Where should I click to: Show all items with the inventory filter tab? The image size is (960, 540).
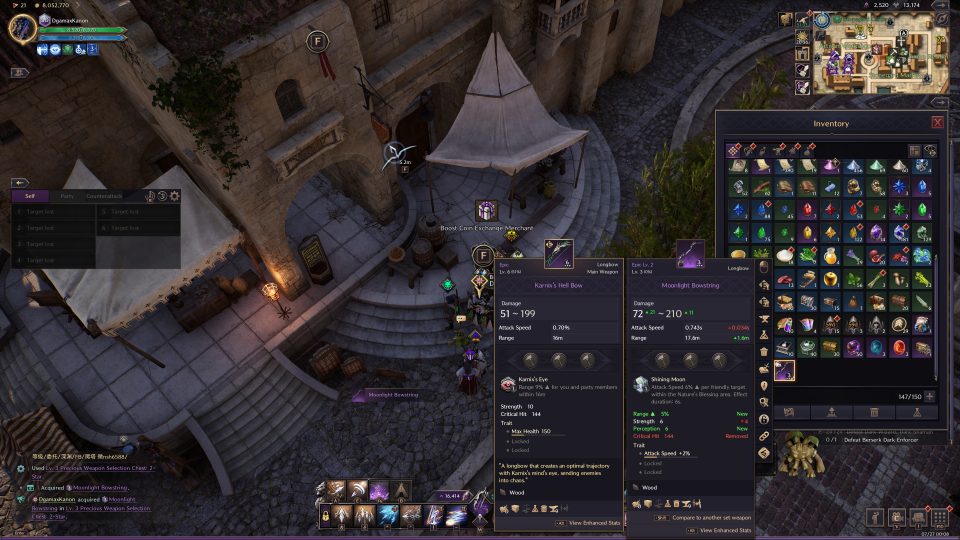click(x=735, y=150)
